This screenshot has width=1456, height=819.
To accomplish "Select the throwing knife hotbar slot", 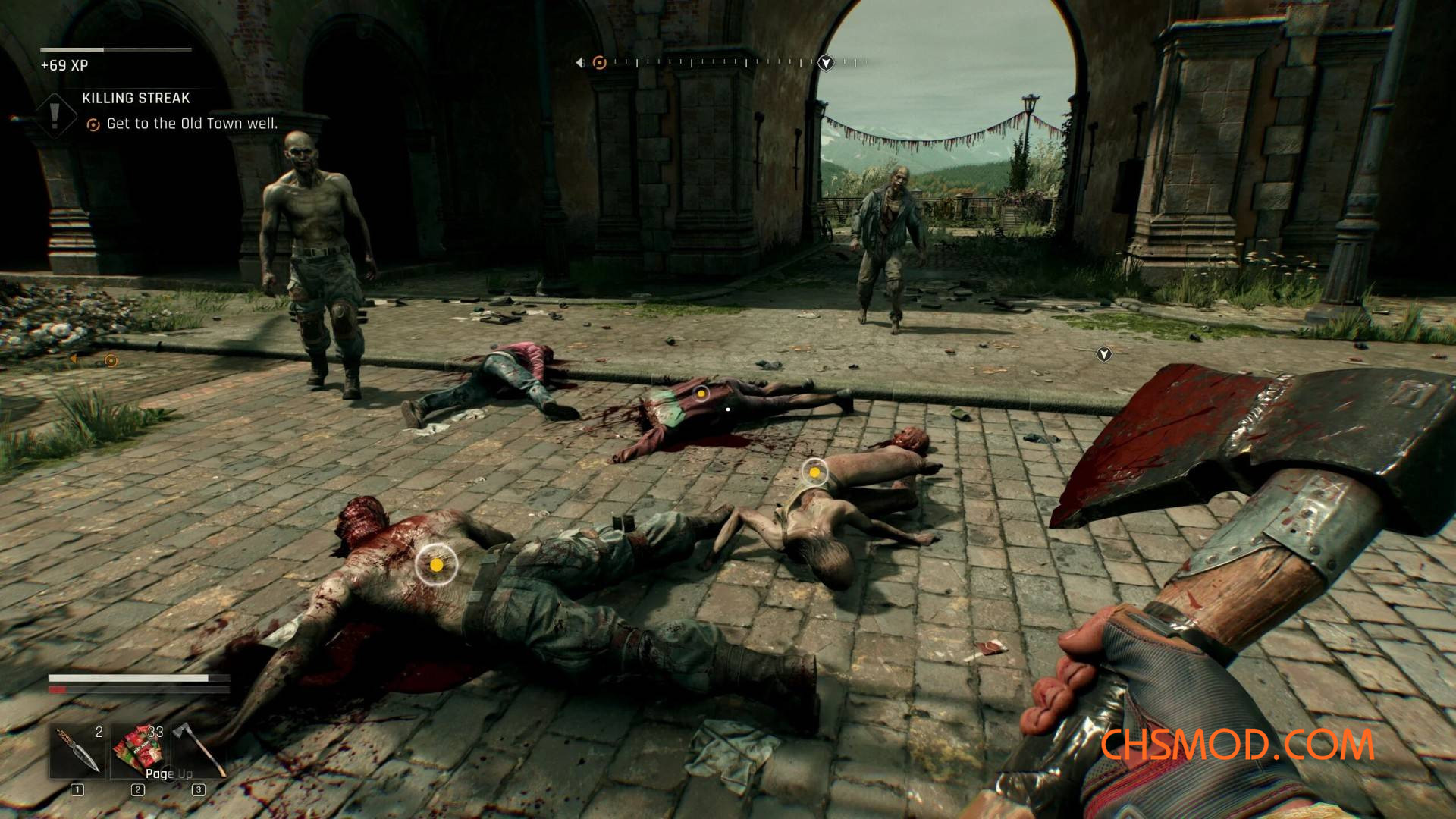I will pos(77,750).
